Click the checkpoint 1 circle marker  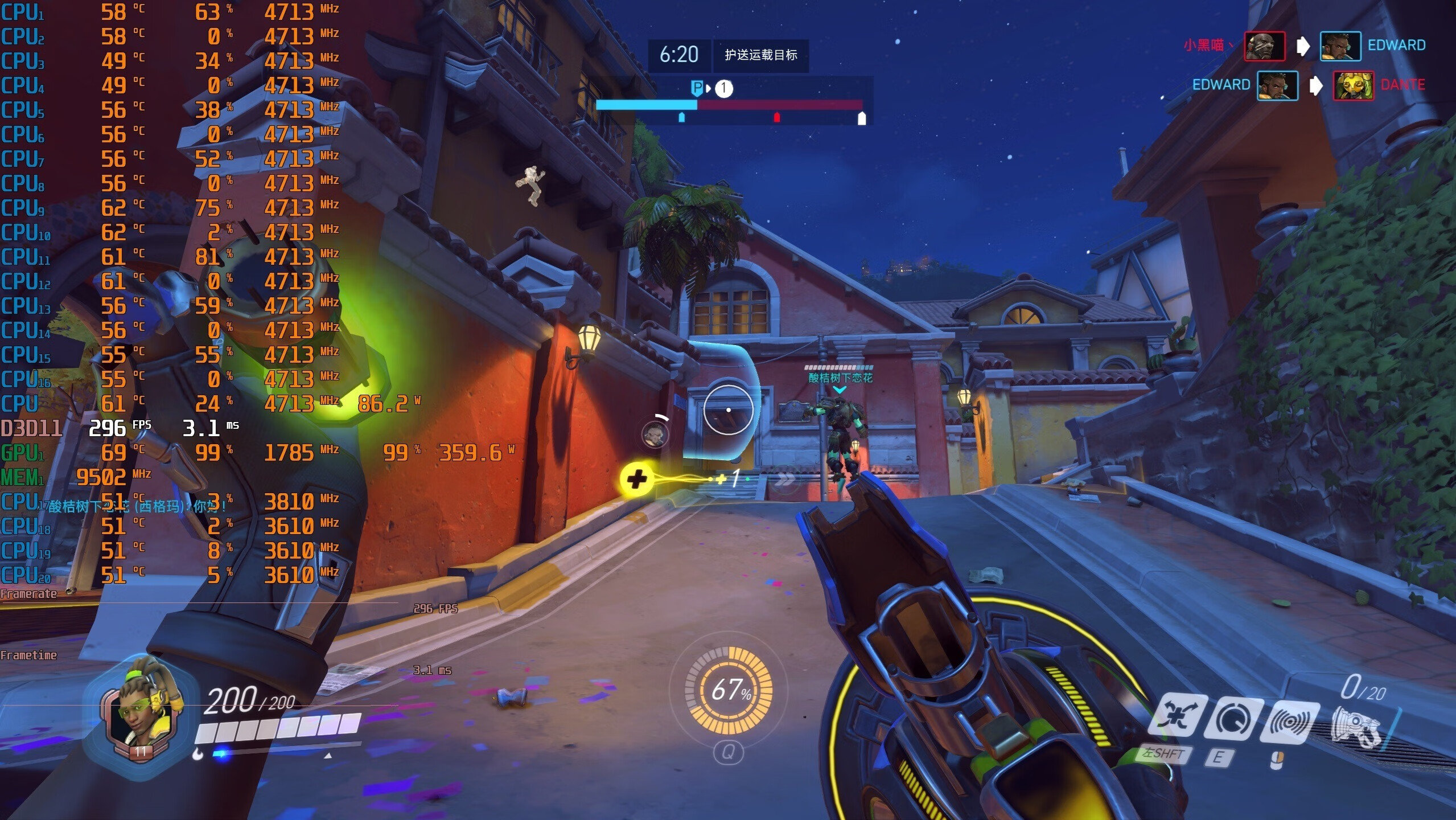(723, 88)
